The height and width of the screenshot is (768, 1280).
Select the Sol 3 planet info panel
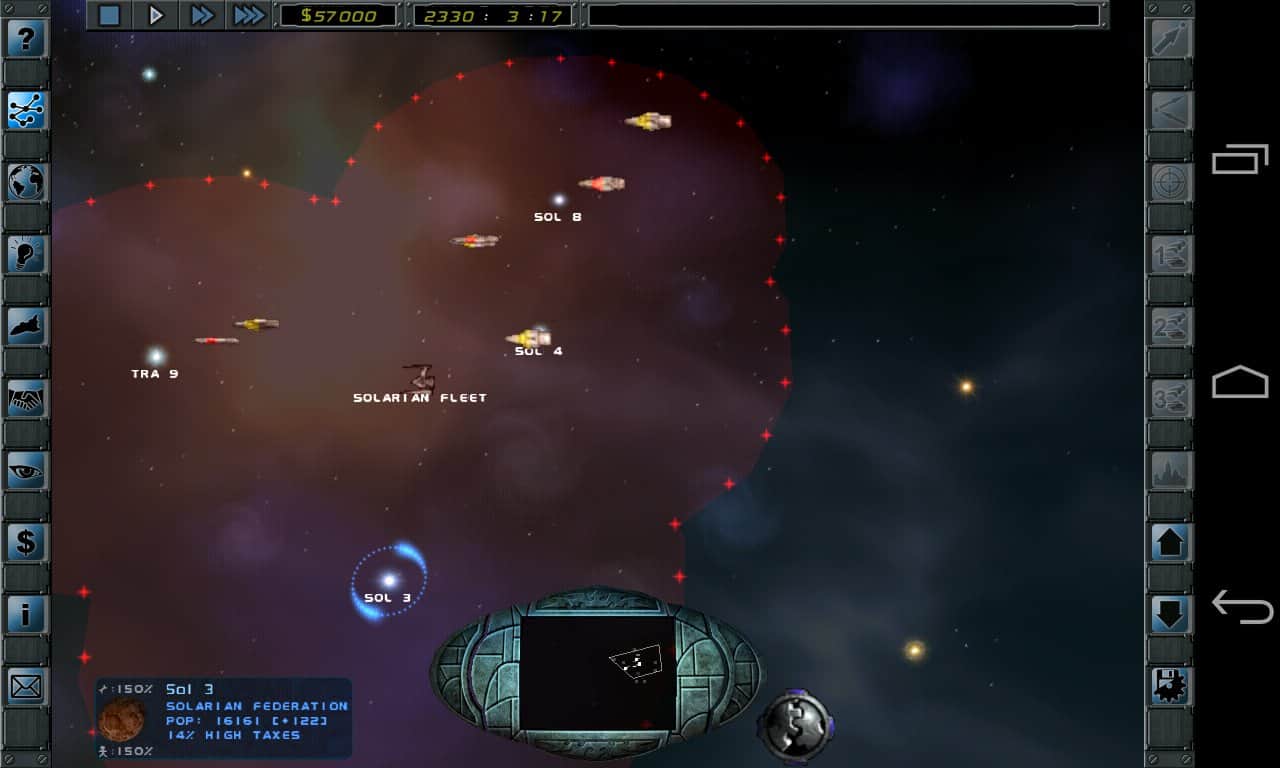click(224, 718)
